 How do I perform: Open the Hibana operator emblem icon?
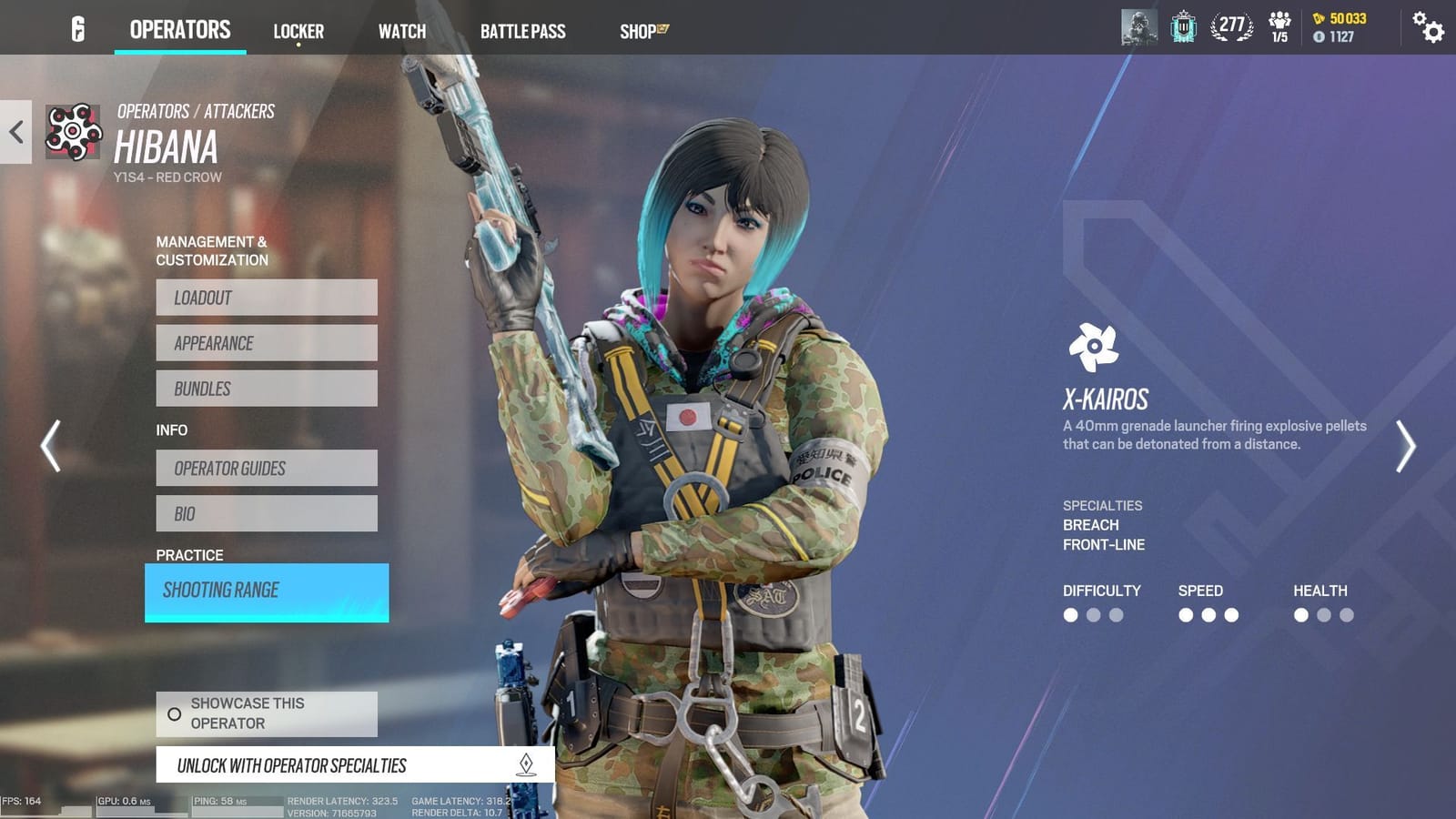click(74, 134)
